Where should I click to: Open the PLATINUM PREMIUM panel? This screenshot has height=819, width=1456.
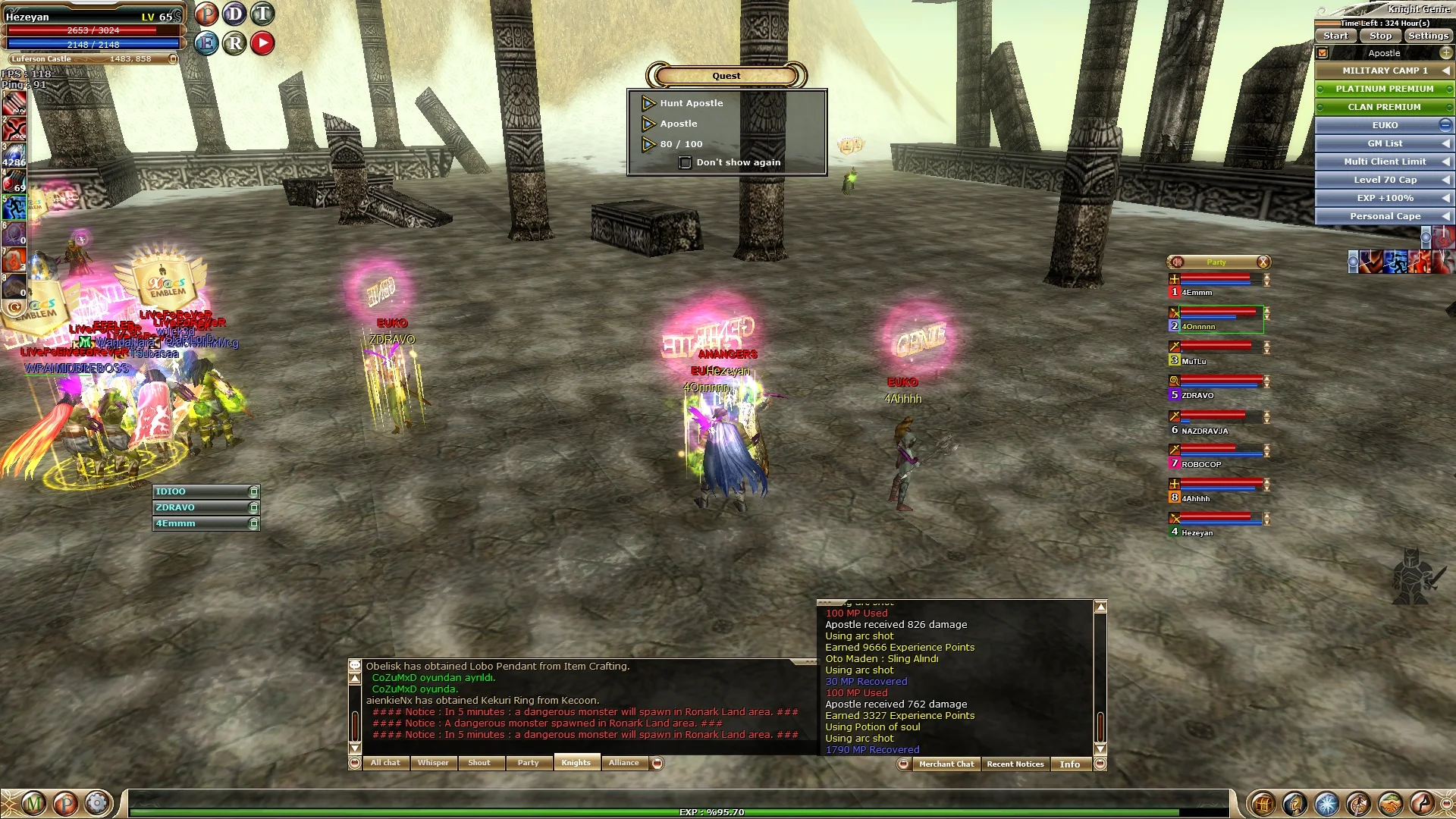click(1384, 89)
